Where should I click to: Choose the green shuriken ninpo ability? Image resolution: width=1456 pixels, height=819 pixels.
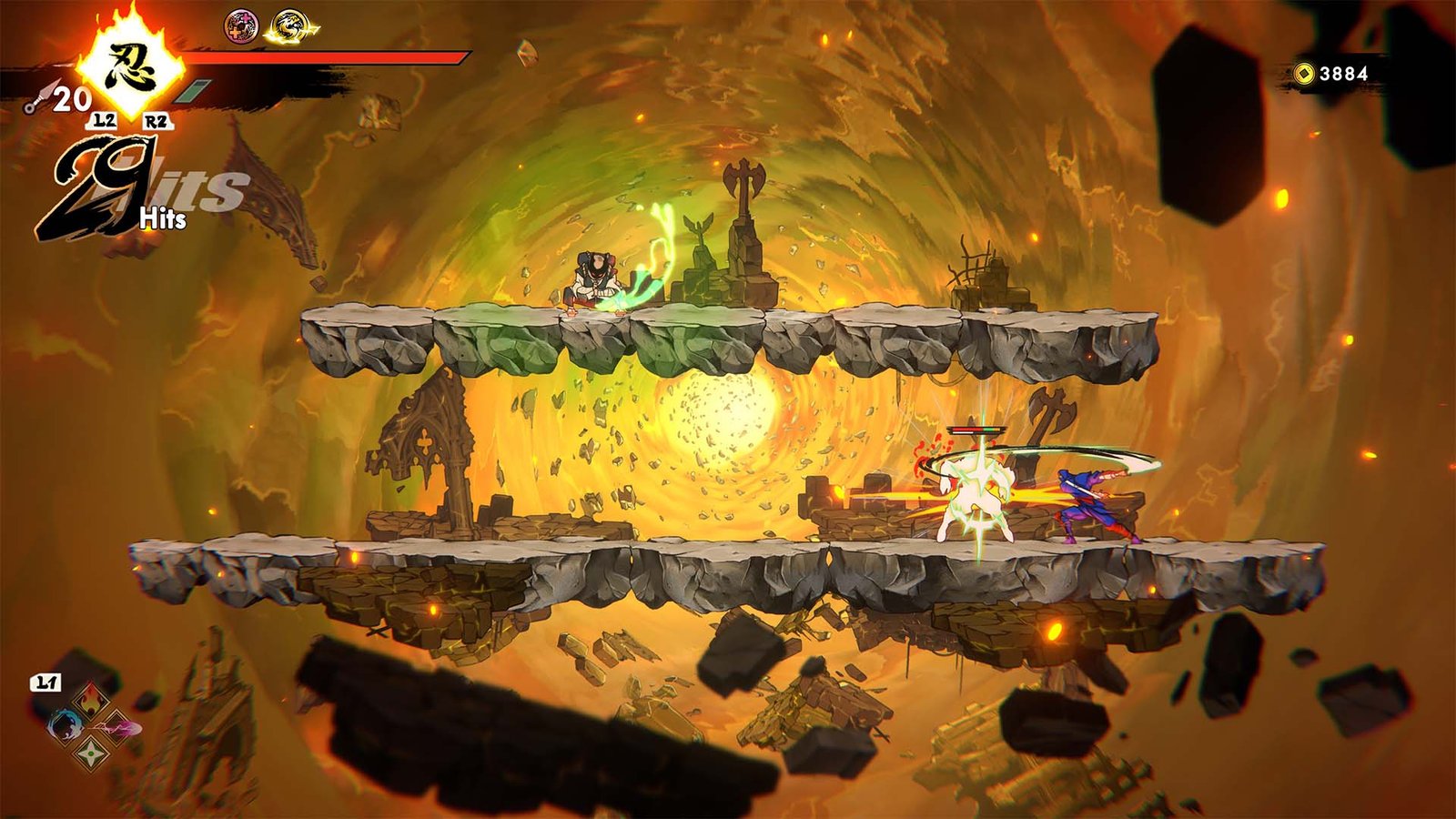tap(91, 753)
